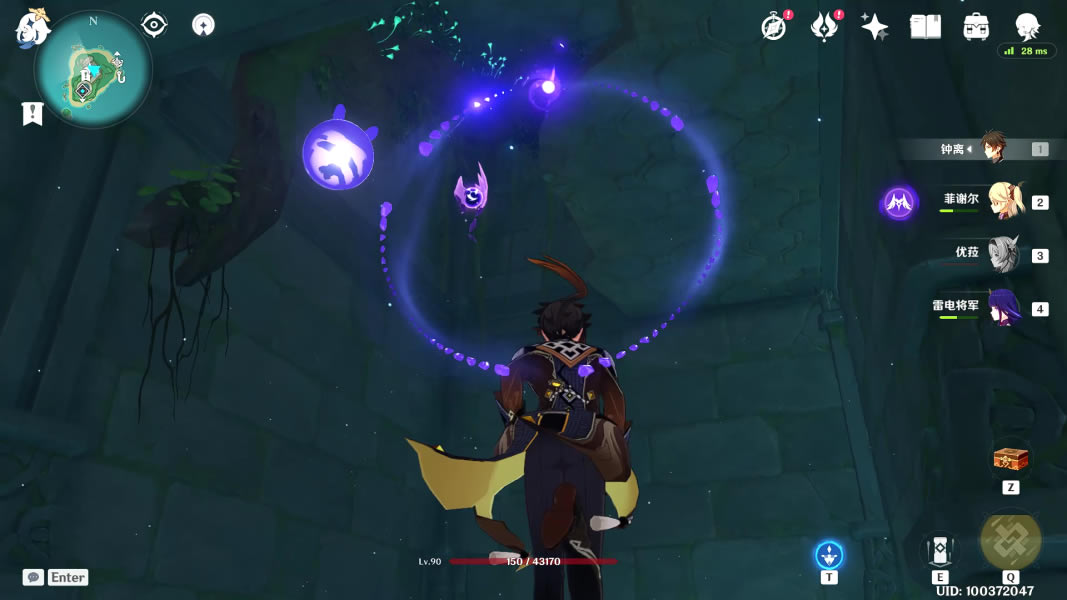Open the chat box
1067x600 pixels.
click(x=56, y=577)
